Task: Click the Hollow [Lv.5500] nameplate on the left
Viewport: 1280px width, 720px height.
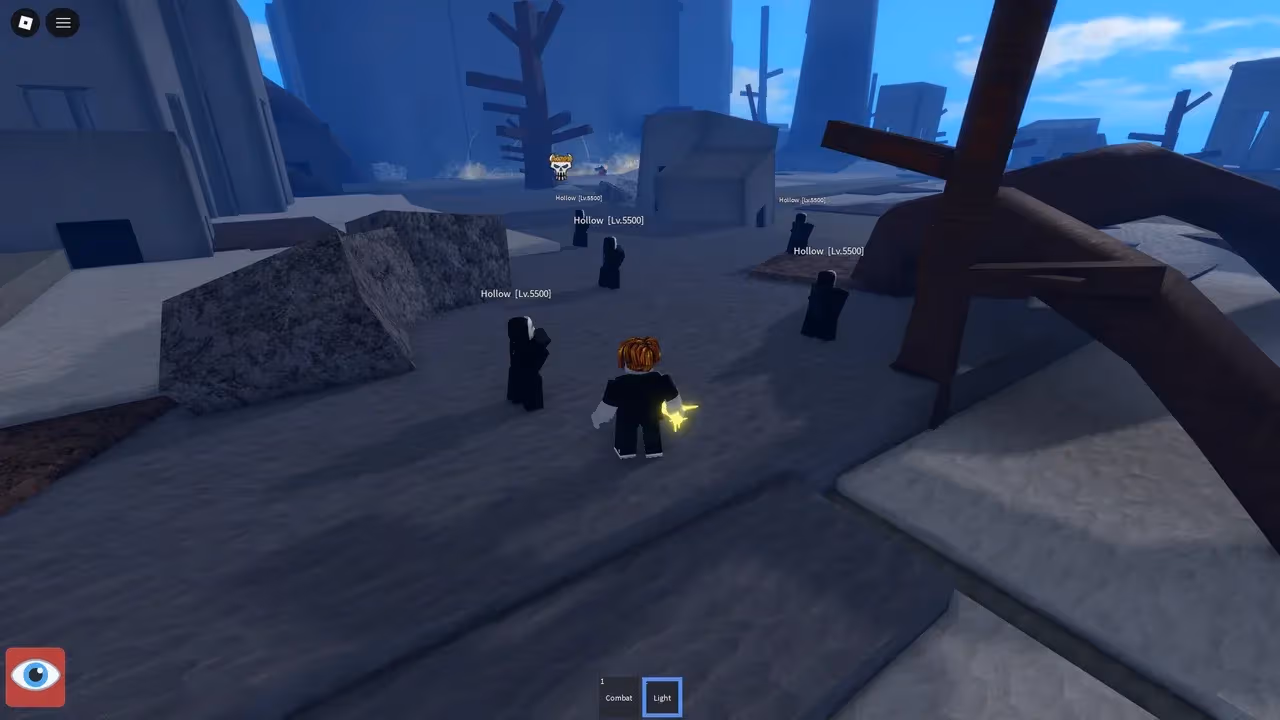Action: coord(516,293)
